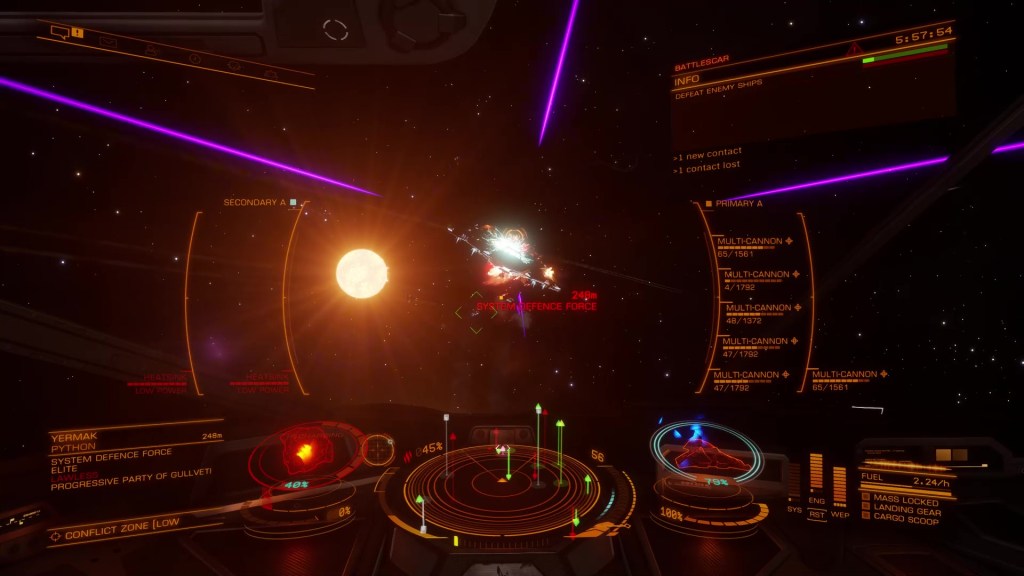This screenshot has width=1024, height=576.
Task: Select the WEP power distributor column
Action: pyautogui.click(x=839, y=485)
